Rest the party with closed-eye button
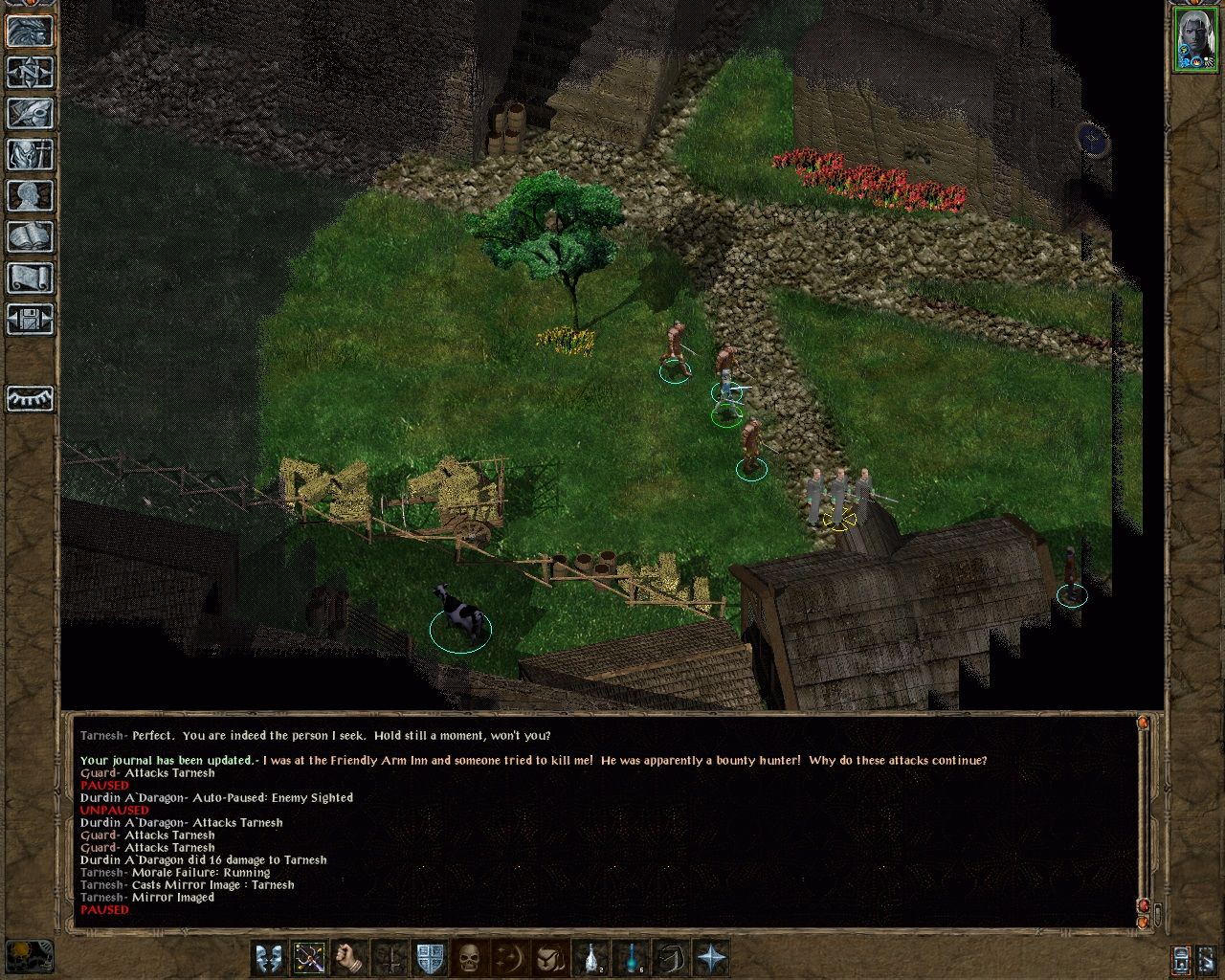Screen dimensions: 1225x980 [30, 398]
